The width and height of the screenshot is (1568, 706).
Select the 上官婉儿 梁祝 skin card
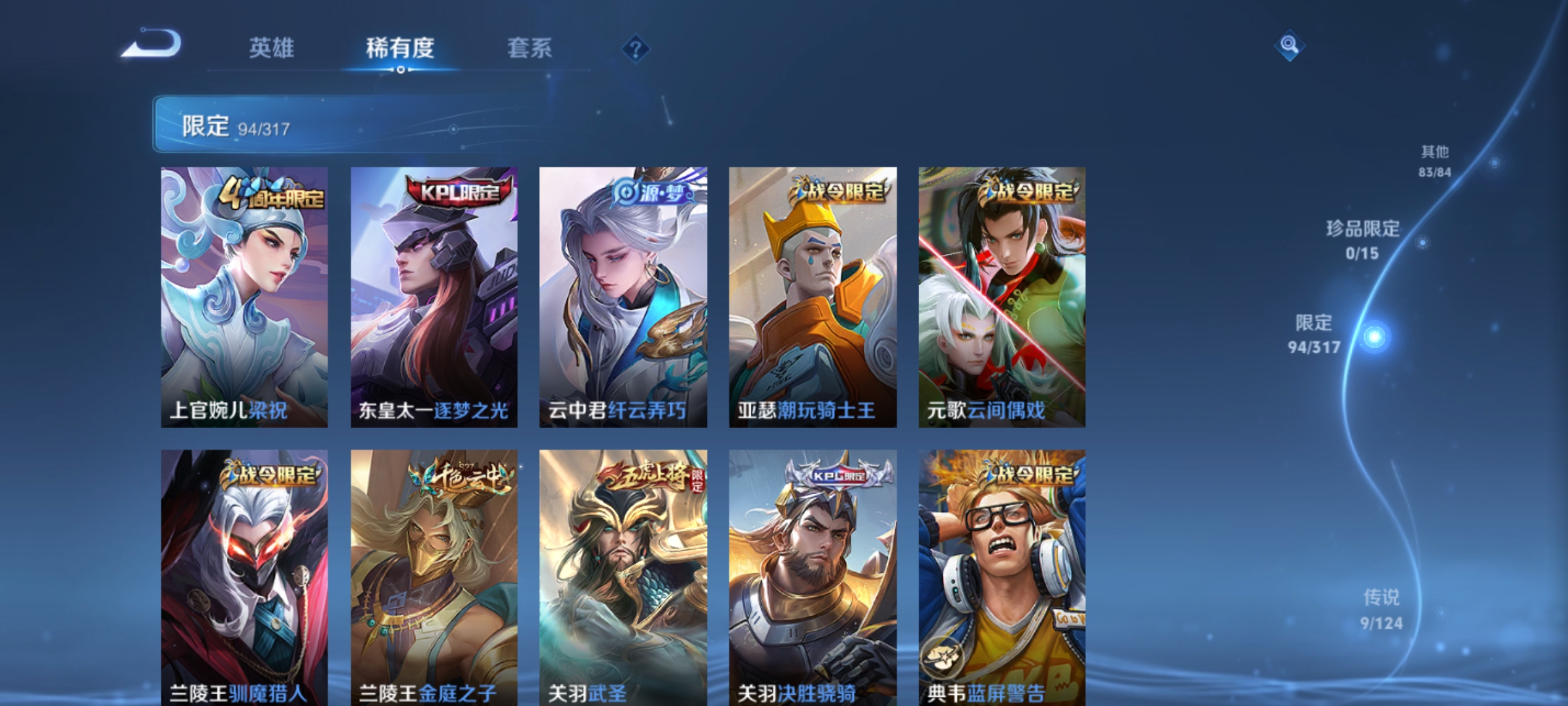pos(244,297)
